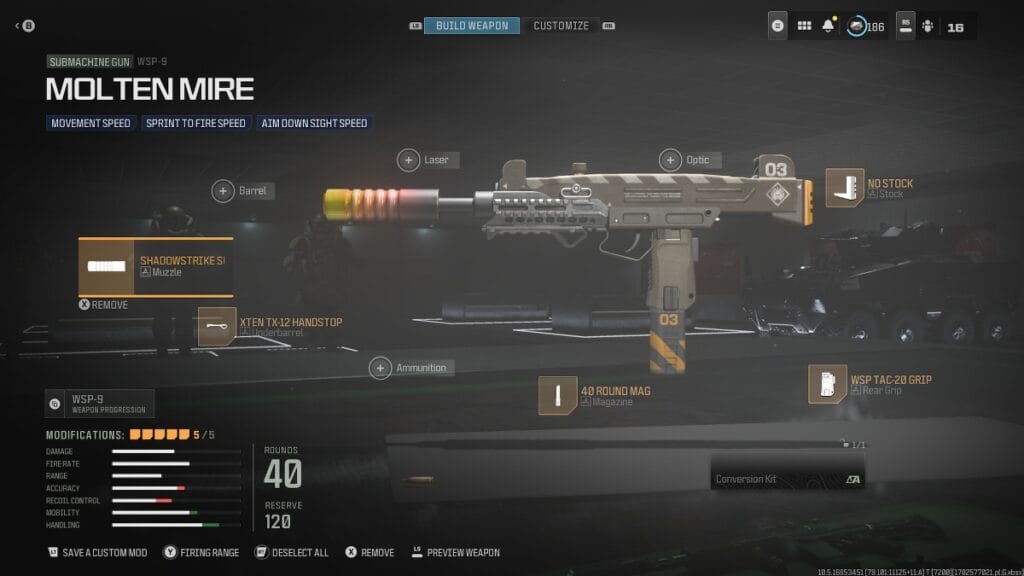
Task: Select the Shadowstrike muzzle slot
Action: point(155,266)
